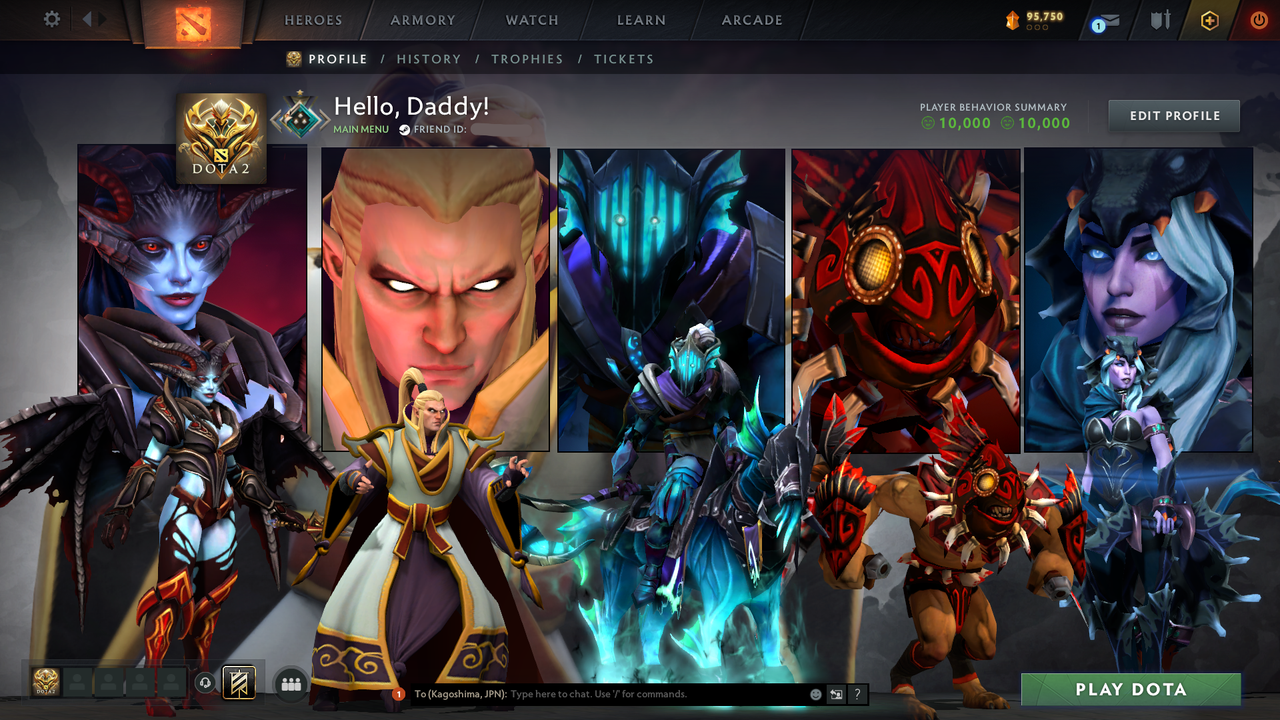
Task: Open the armory shield and sword icon
Action: [x=1158, y=19]
